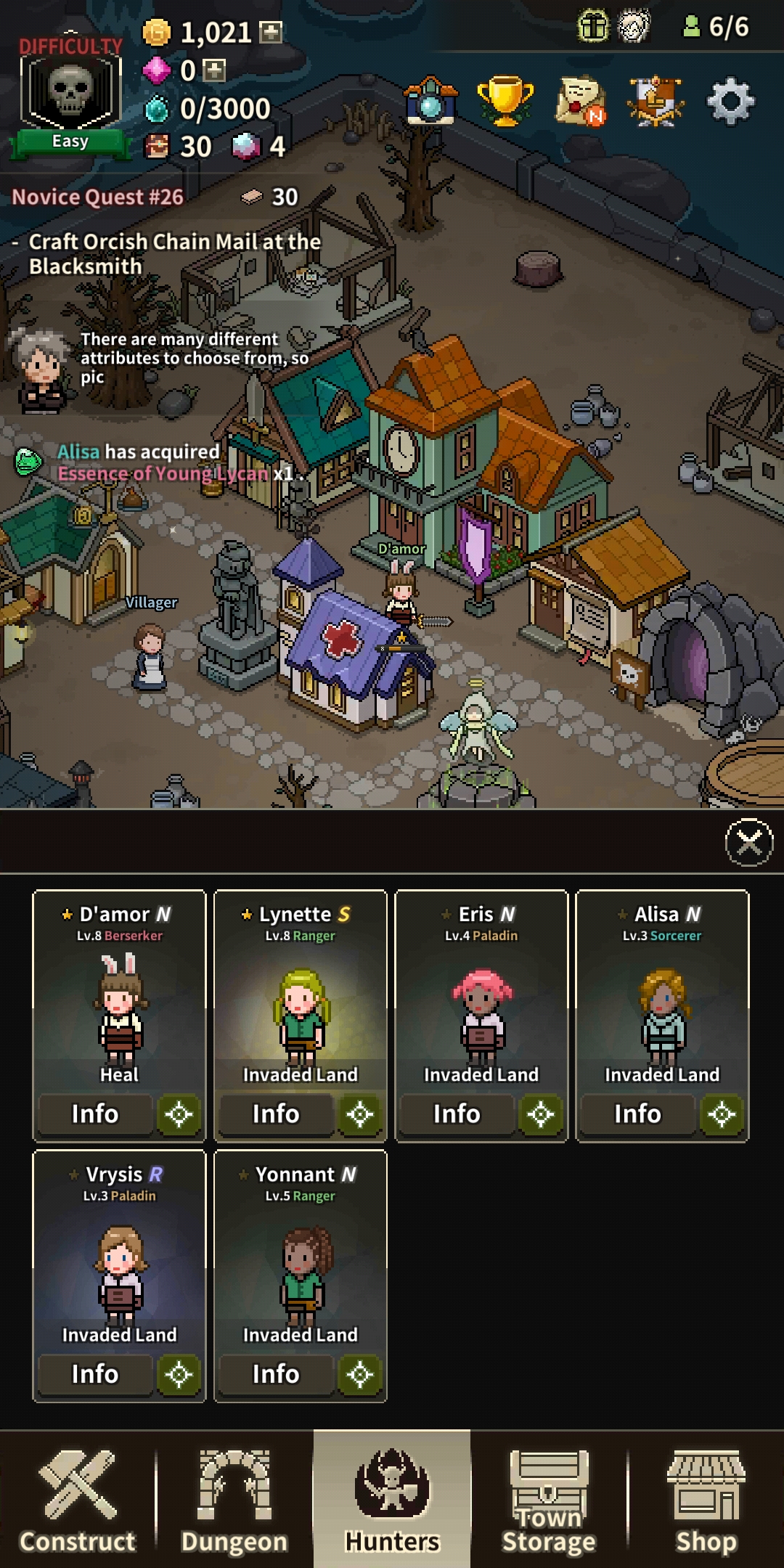784x1568 pixels.
Task: View Lynette's Info
Action: 276,1114
